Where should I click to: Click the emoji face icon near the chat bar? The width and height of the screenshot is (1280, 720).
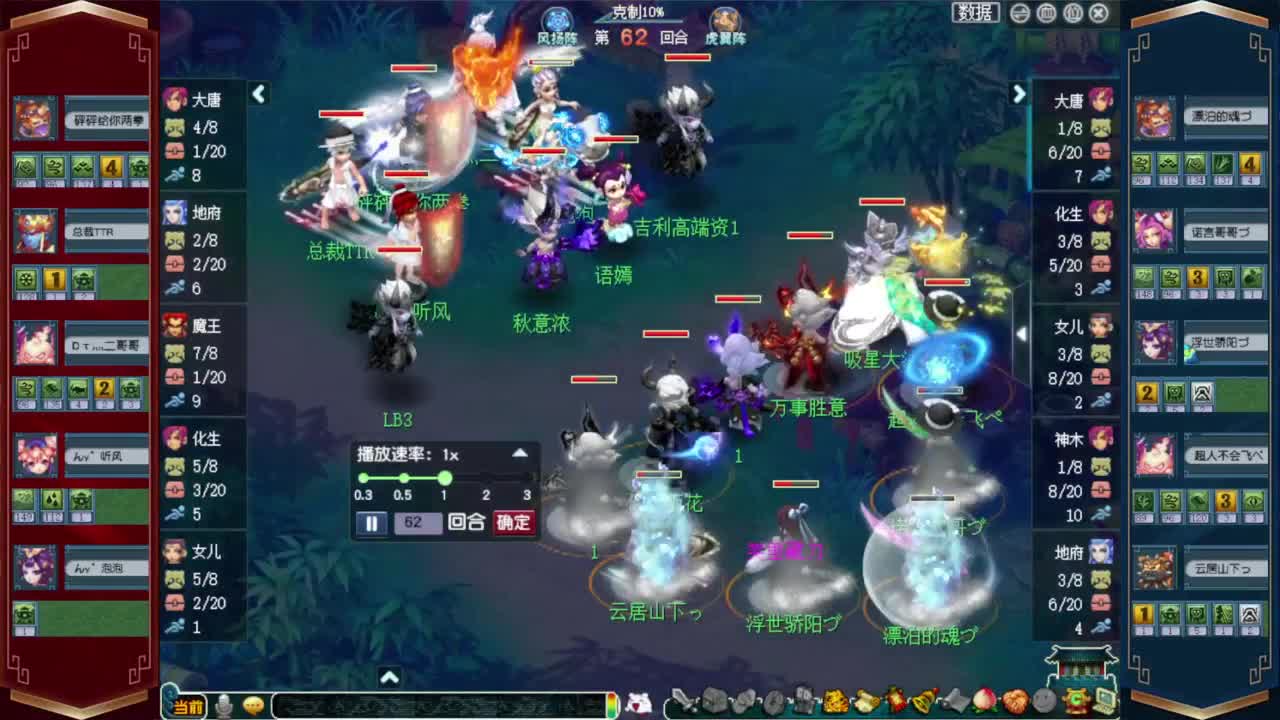pyautogui.click(x=254, y=704)
